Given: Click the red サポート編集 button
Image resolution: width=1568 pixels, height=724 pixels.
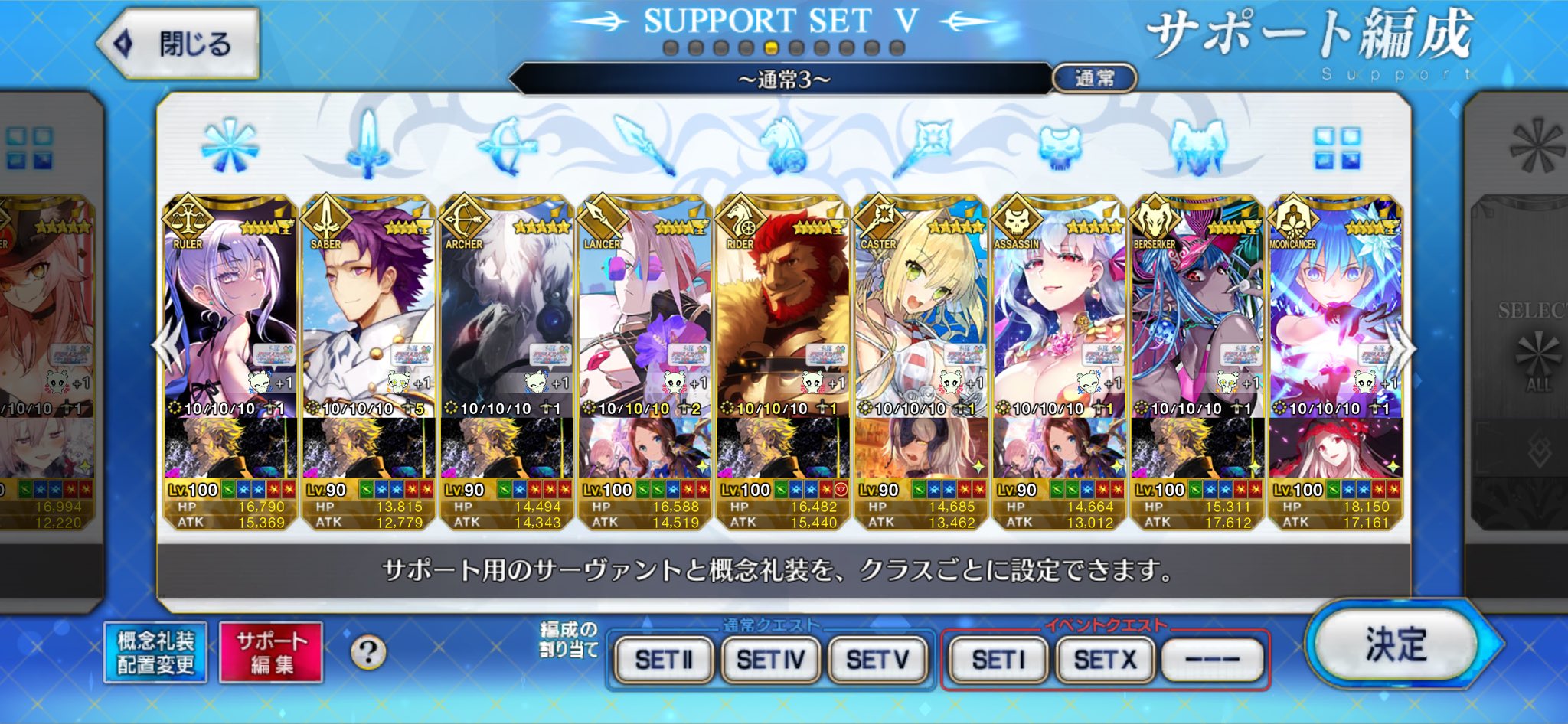Looking at the screenshot, I should tap(271, 653).
